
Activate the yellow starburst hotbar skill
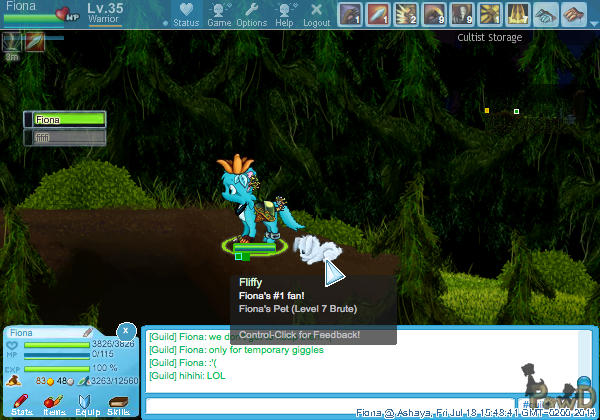490,14
